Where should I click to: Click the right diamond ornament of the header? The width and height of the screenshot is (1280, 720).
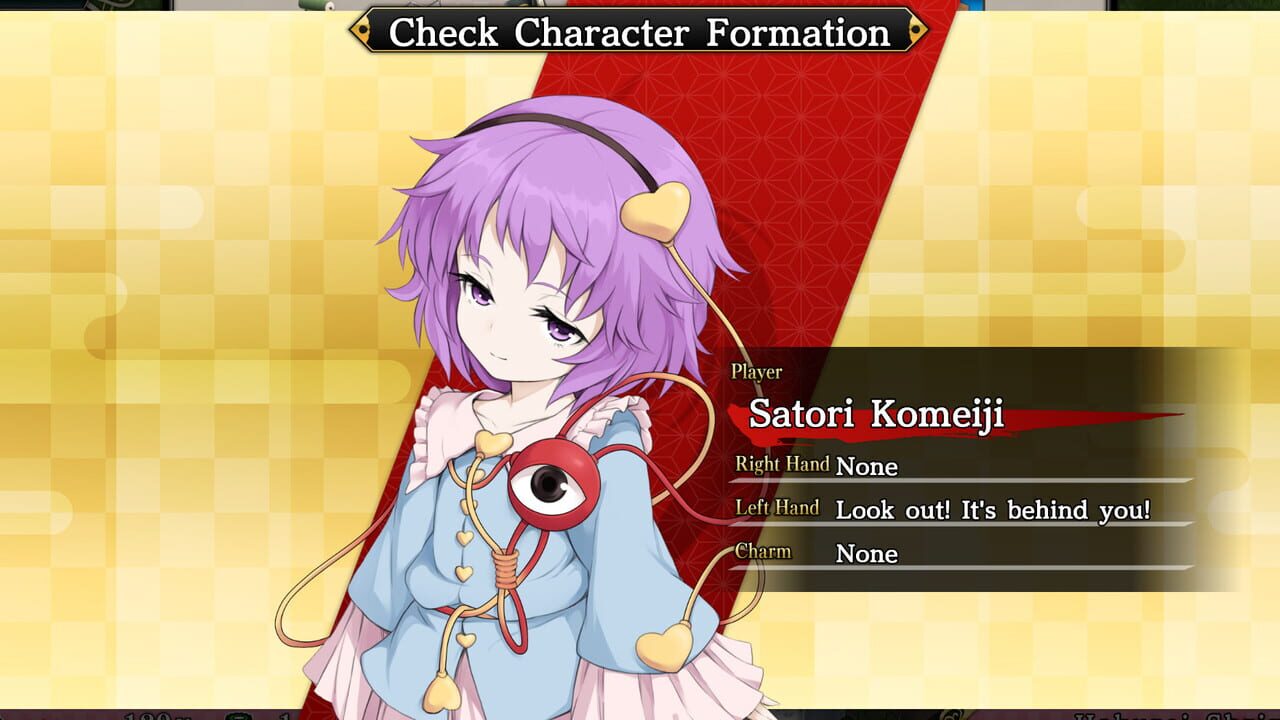click(x=915, y=32)
